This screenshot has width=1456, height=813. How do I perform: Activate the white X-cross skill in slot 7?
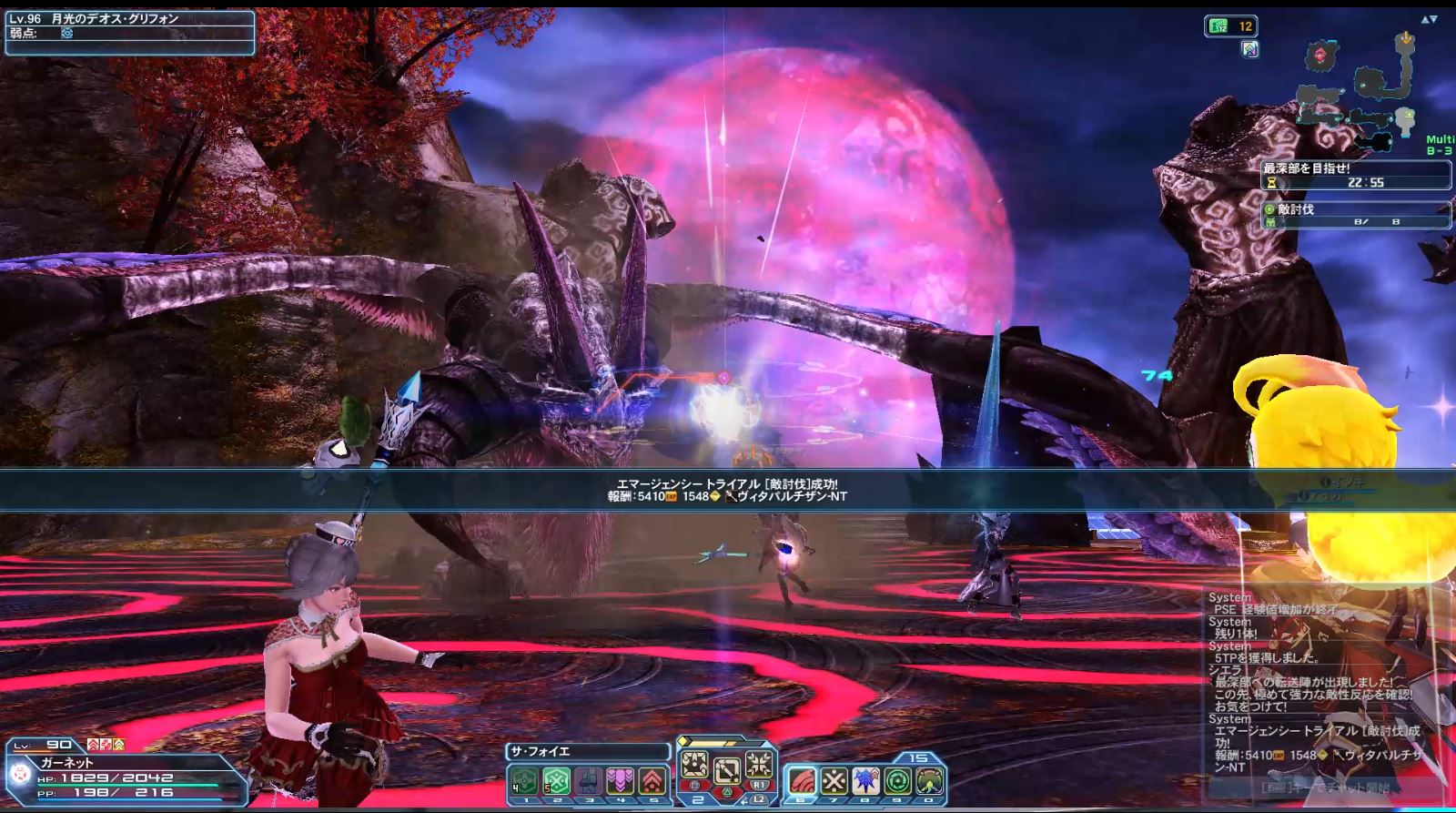[834, 781]
